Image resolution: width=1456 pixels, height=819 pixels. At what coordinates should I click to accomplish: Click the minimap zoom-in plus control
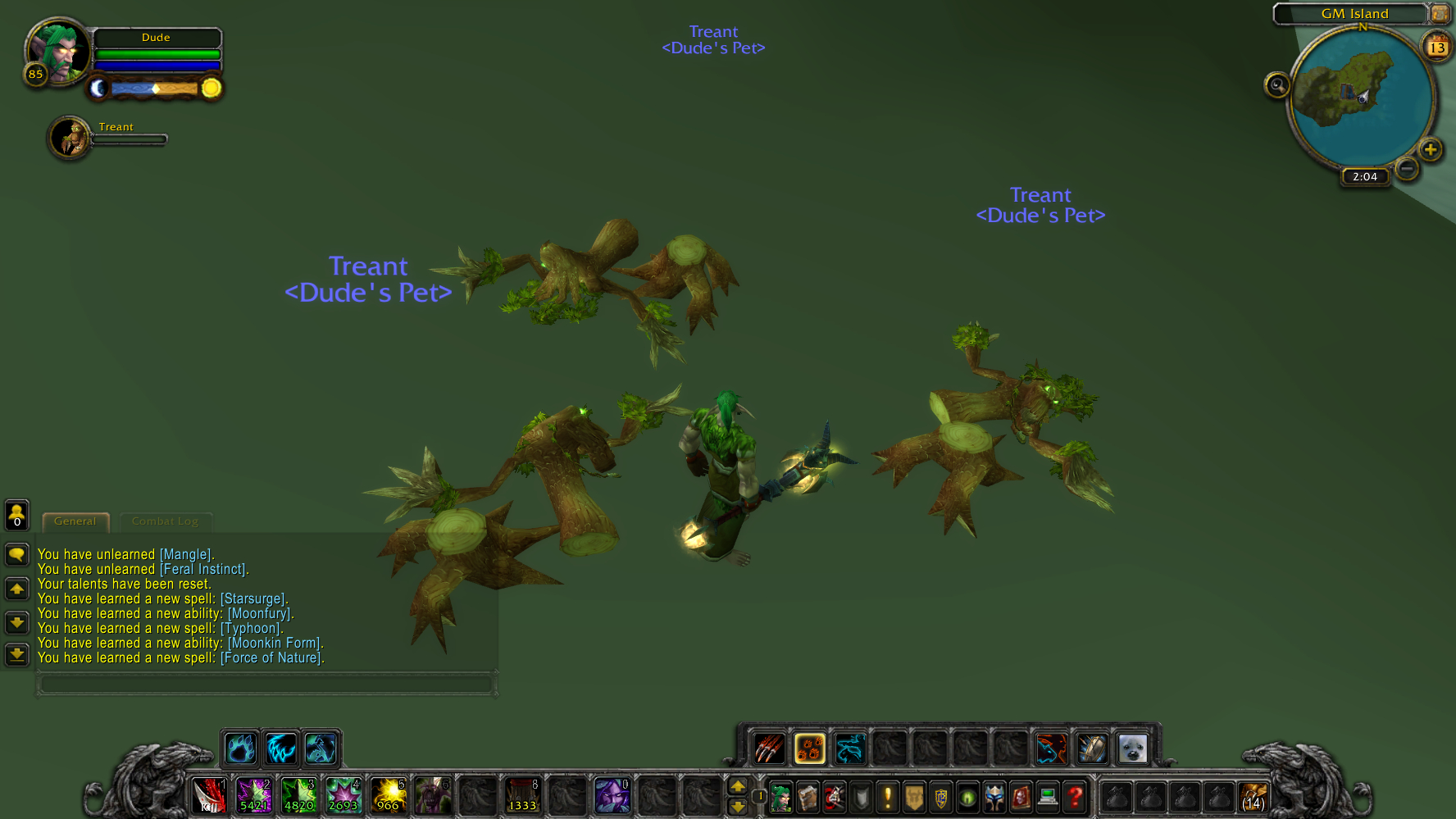[1431, 149]
